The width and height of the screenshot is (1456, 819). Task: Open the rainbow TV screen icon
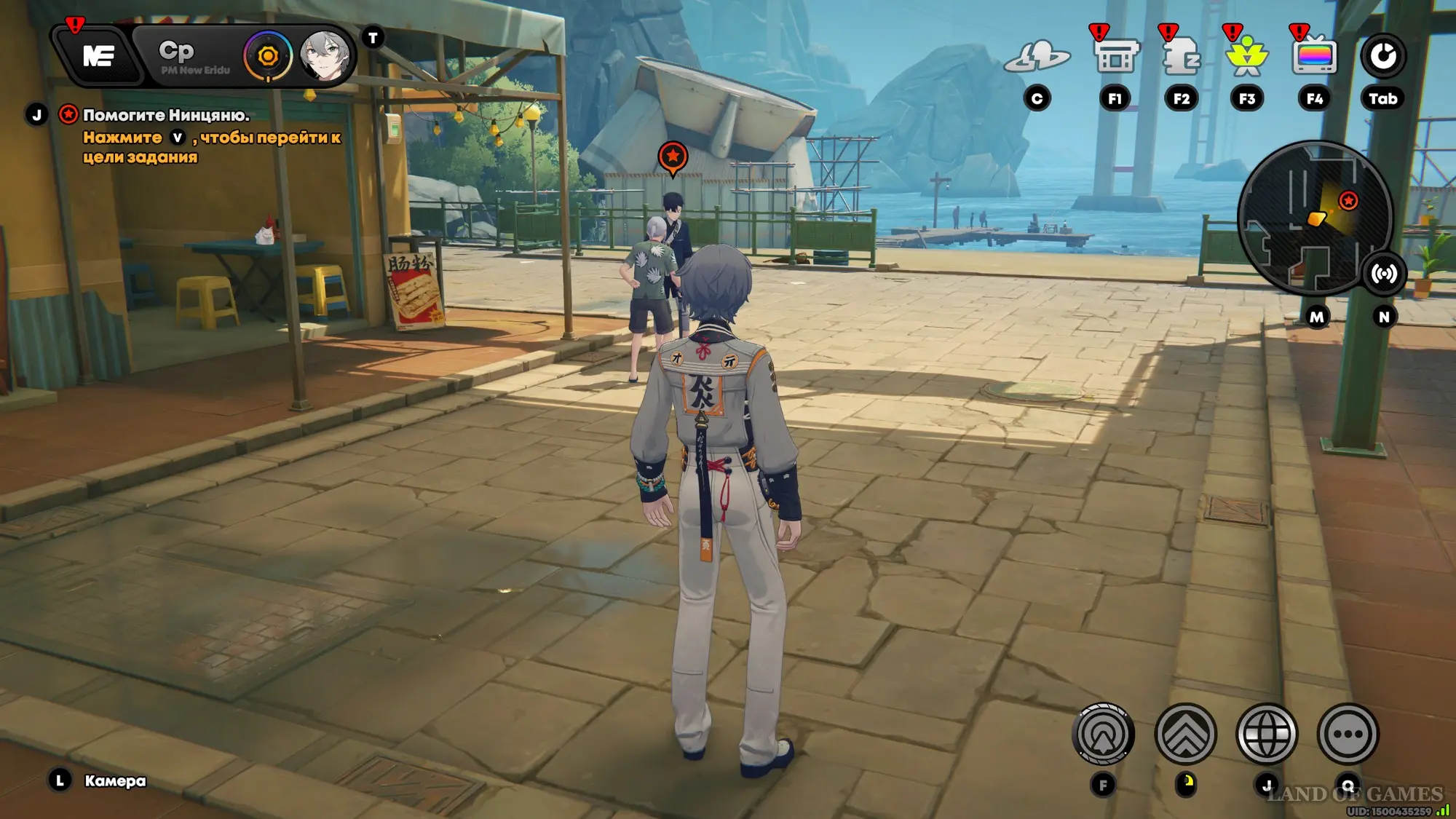click(x=1314, y=56)
